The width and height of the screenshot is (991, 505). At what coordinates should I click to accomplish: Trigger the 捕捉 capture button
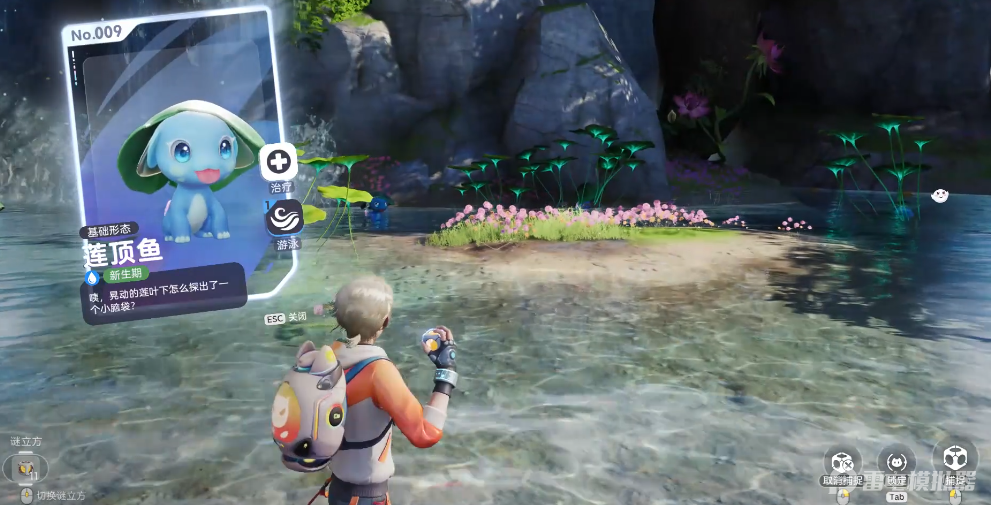953,460
